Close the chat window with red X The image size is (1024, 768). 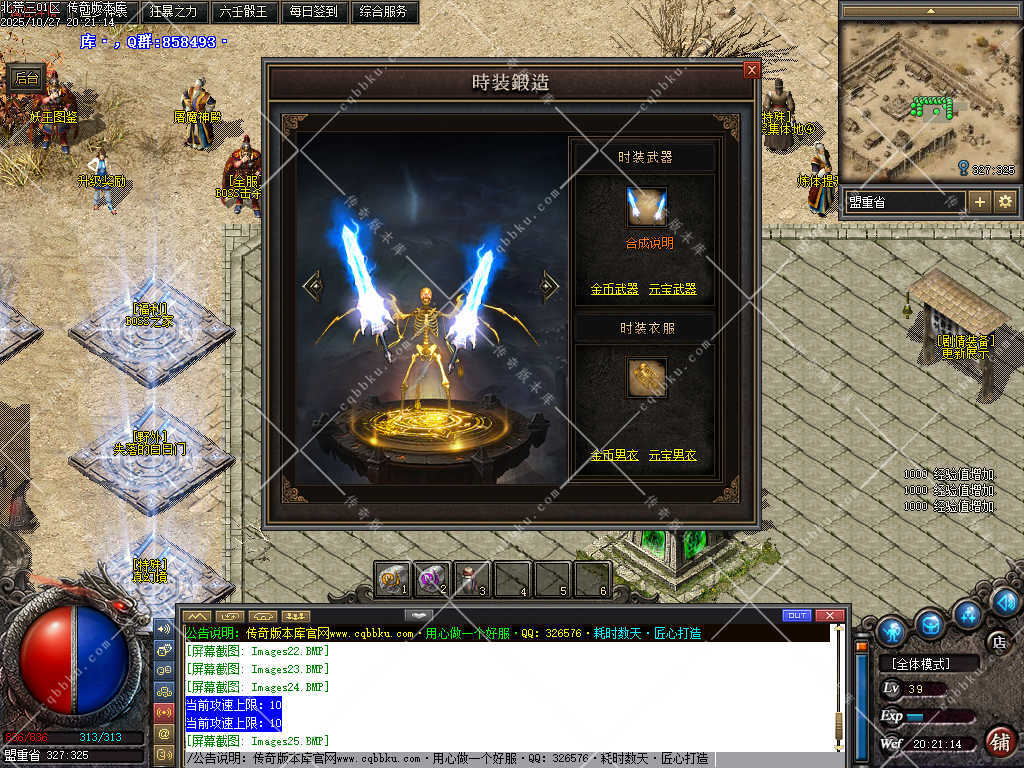829,615
